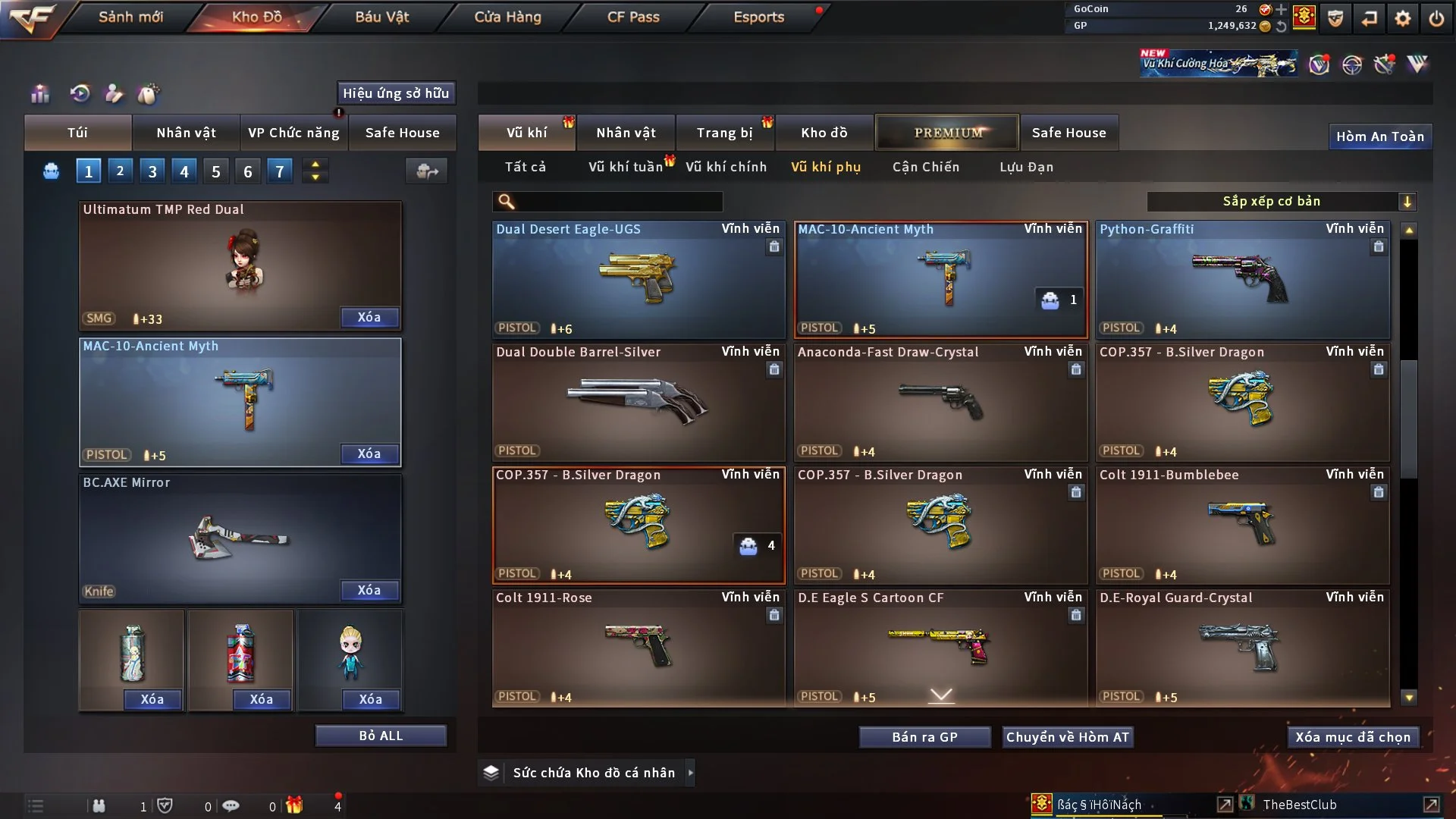This screenshot has width=1456, height=819.
Task: Open the gifts icon in the bottom status bar
Action: point(295,806)
